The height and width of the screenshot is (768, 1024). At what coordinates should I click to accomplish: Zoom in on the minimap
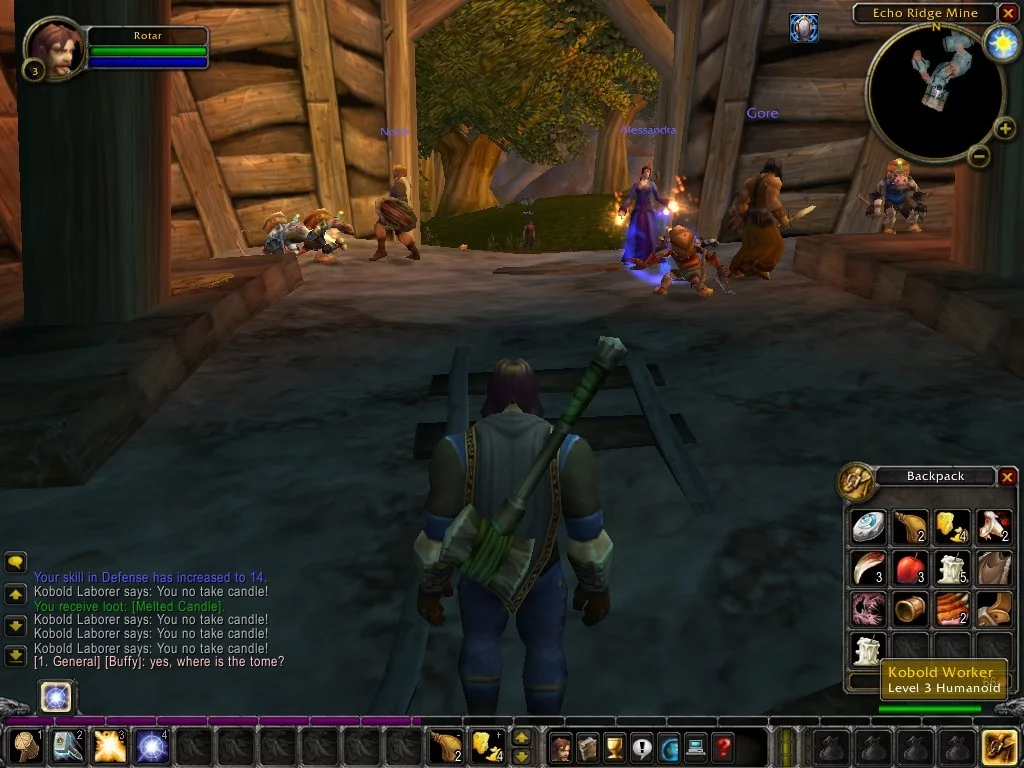1005,128
